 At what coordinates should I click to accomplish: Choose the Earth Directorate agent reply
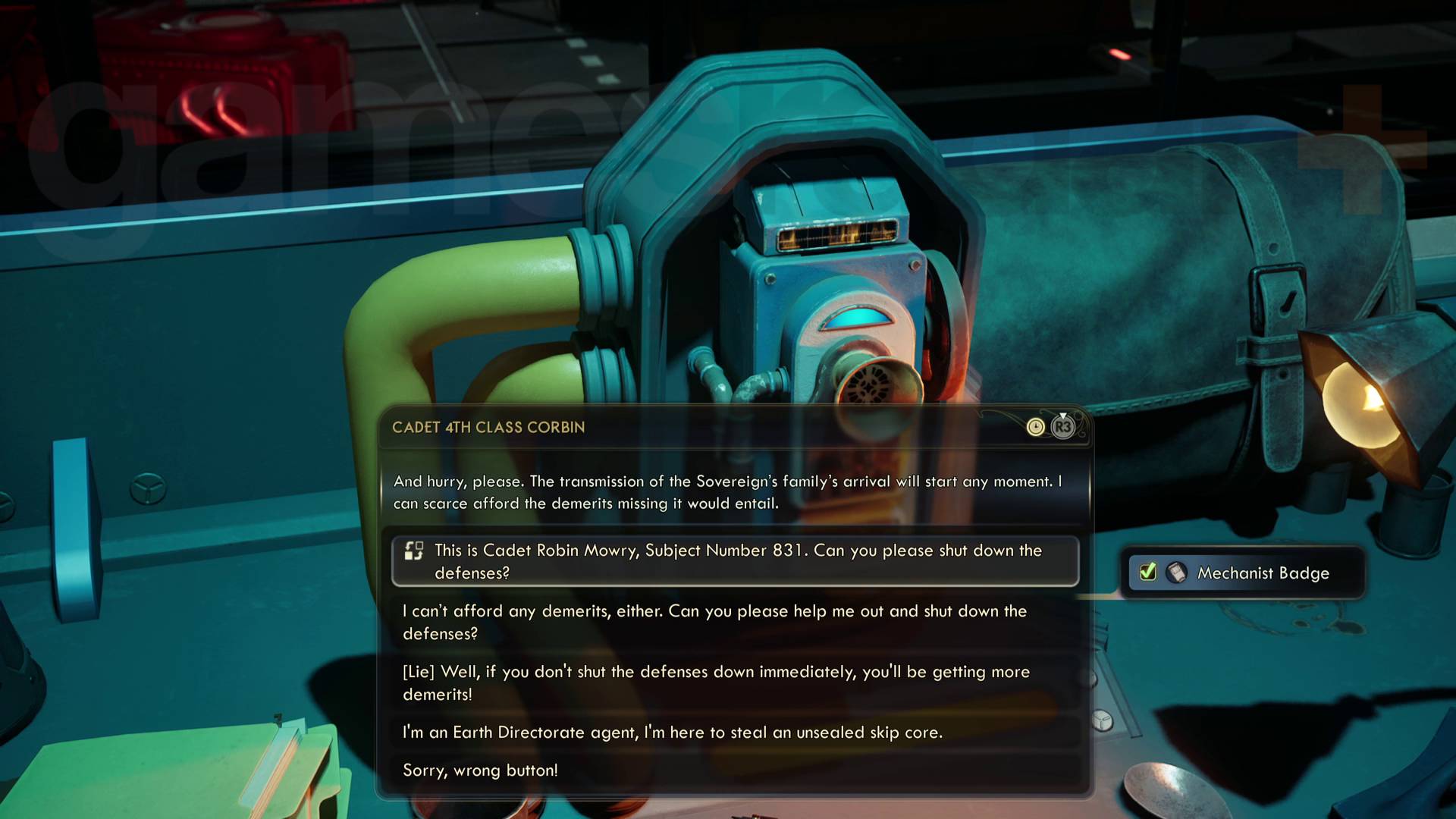672,733
